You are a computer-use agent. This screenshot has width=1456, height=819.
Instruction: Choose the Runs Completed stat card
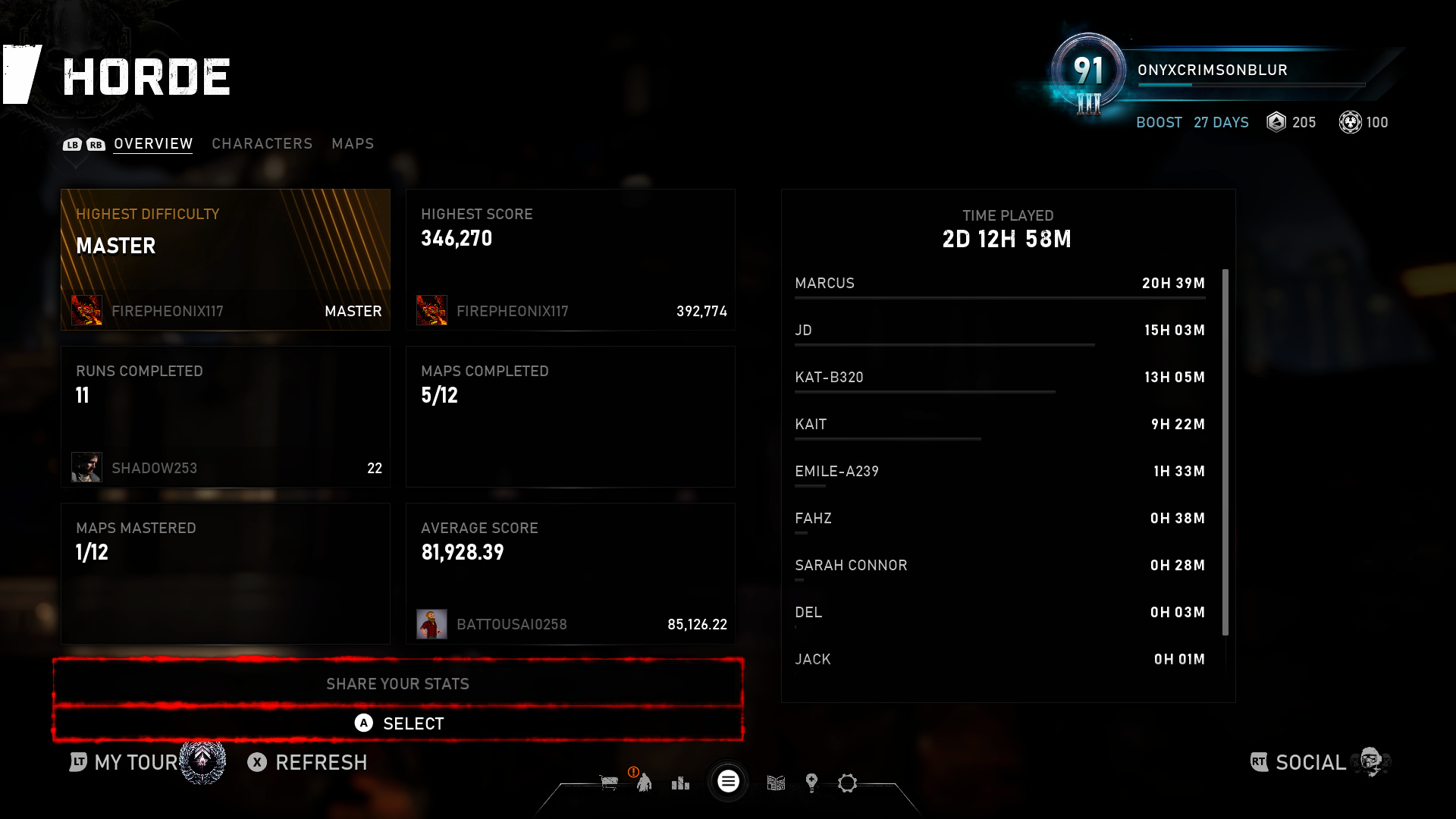(225, 416)
